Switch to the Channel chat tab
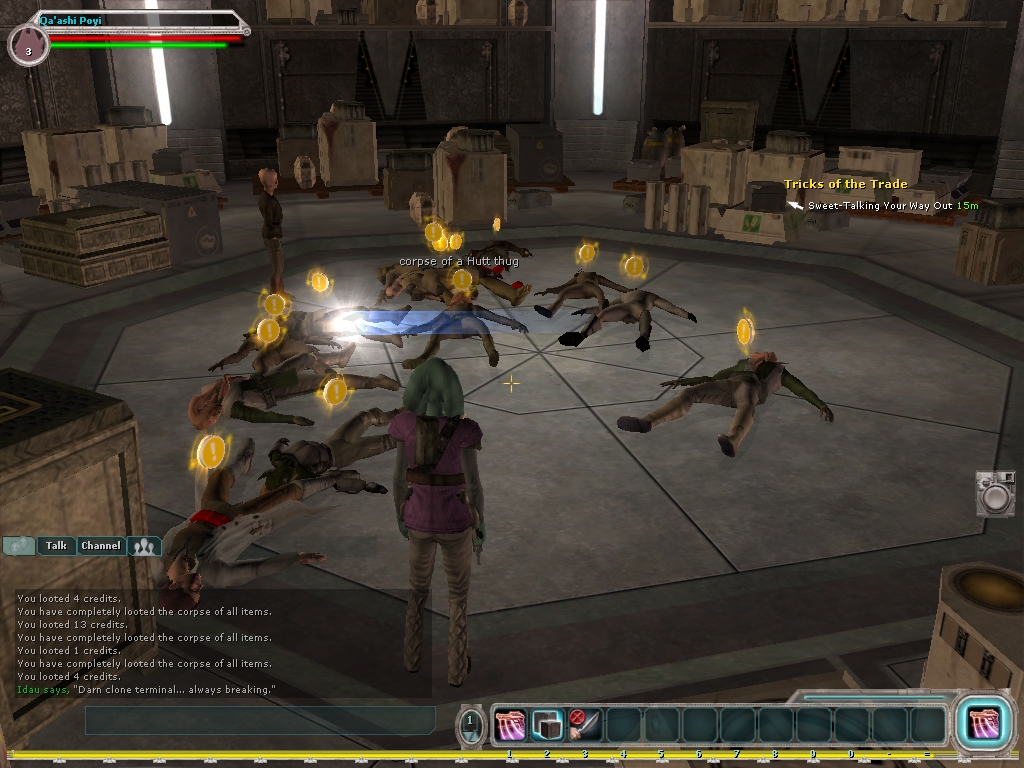 click(100, 546)
